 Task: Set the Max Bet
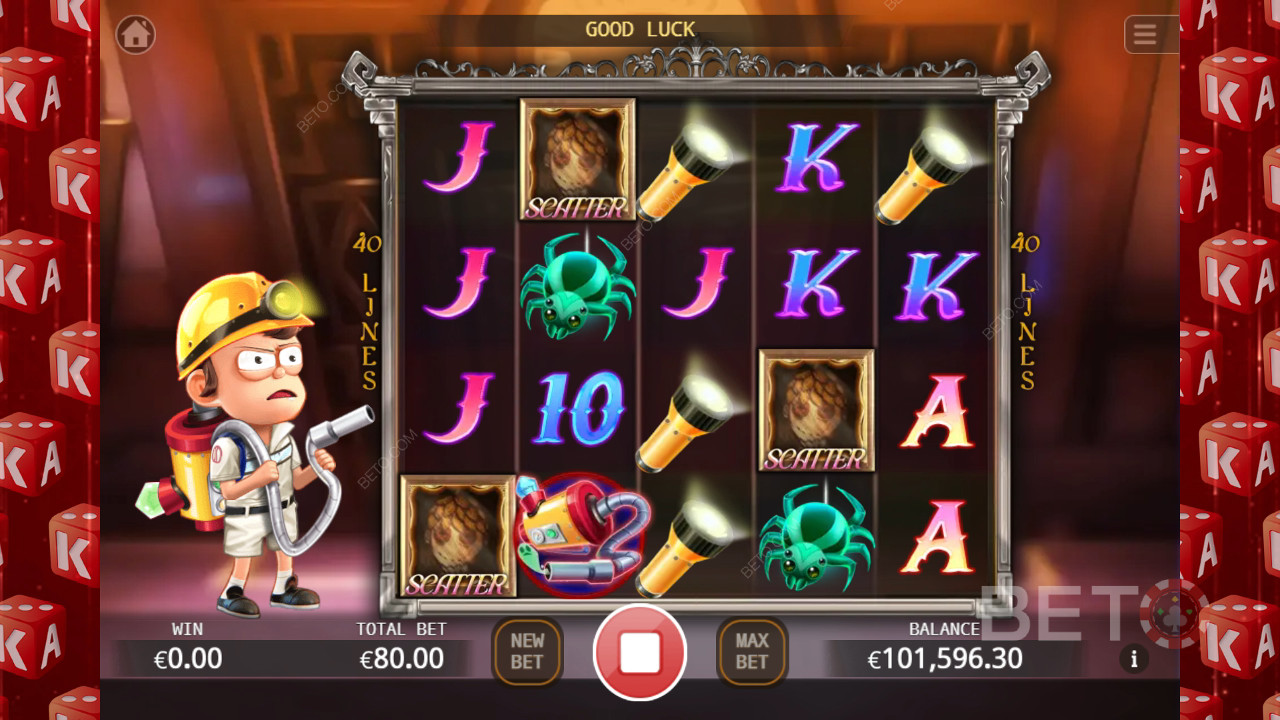click(752, 652)
